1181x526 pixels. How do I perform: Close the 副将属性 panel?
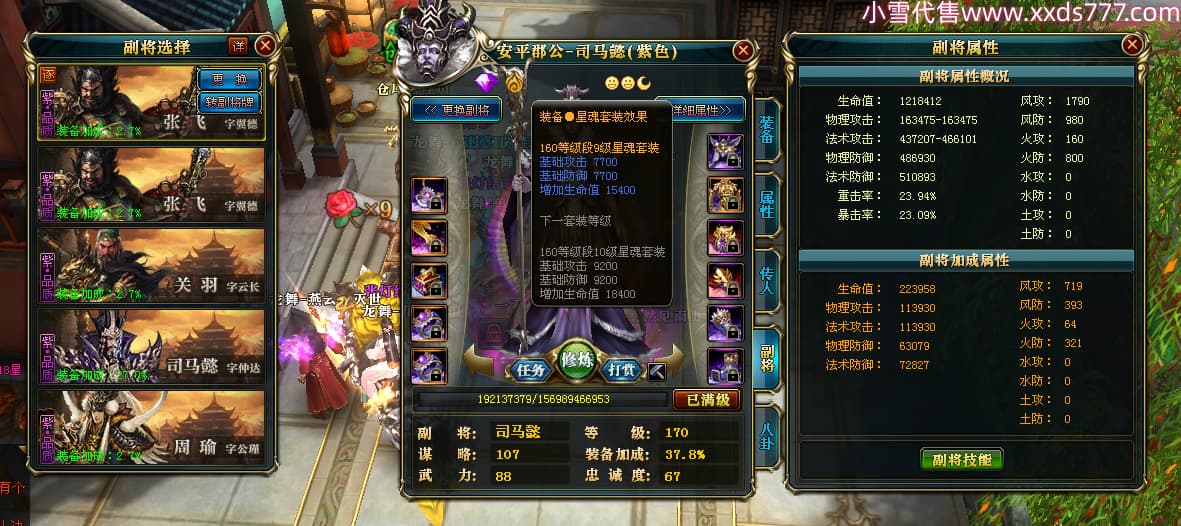1132,45
